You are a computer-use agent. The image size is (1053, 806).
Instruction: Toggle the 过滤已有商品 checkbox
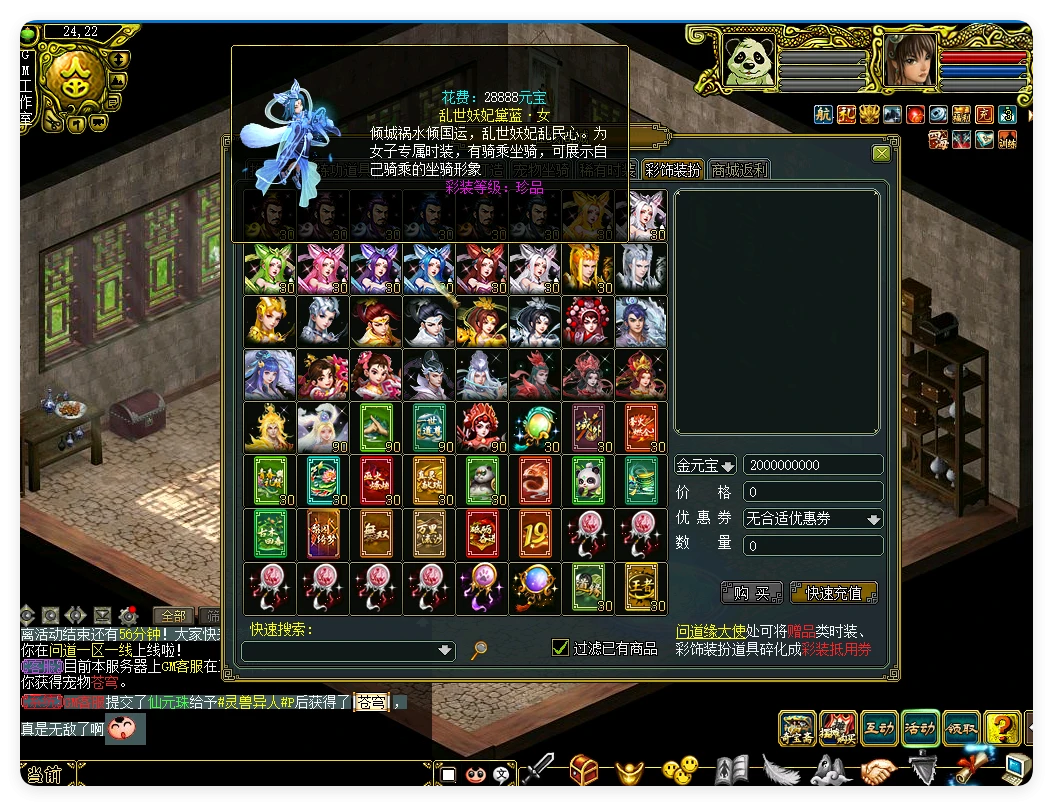click(561, 648)
